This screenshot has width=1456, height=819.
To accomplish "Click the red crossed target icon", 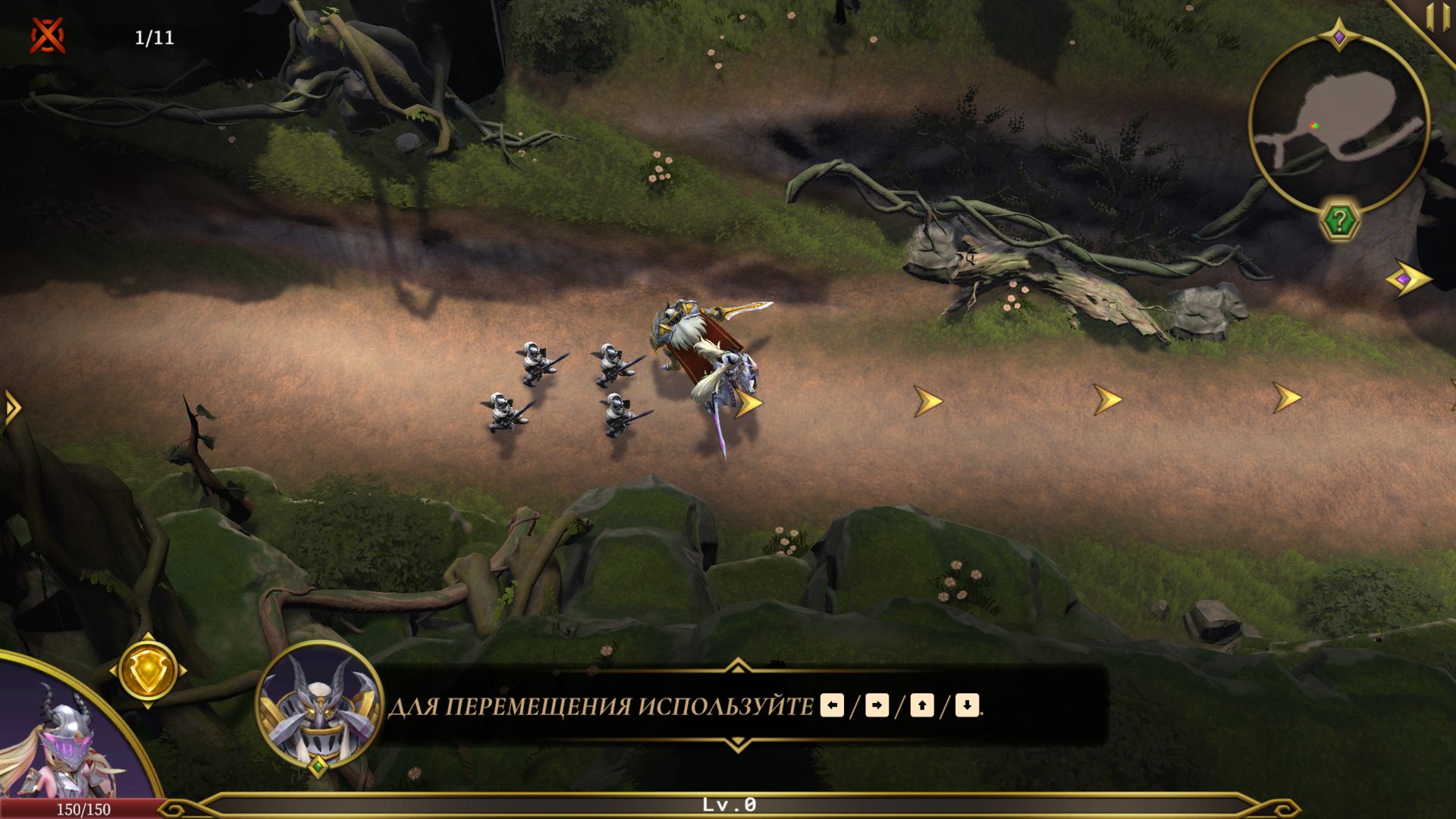I will 48,36.
